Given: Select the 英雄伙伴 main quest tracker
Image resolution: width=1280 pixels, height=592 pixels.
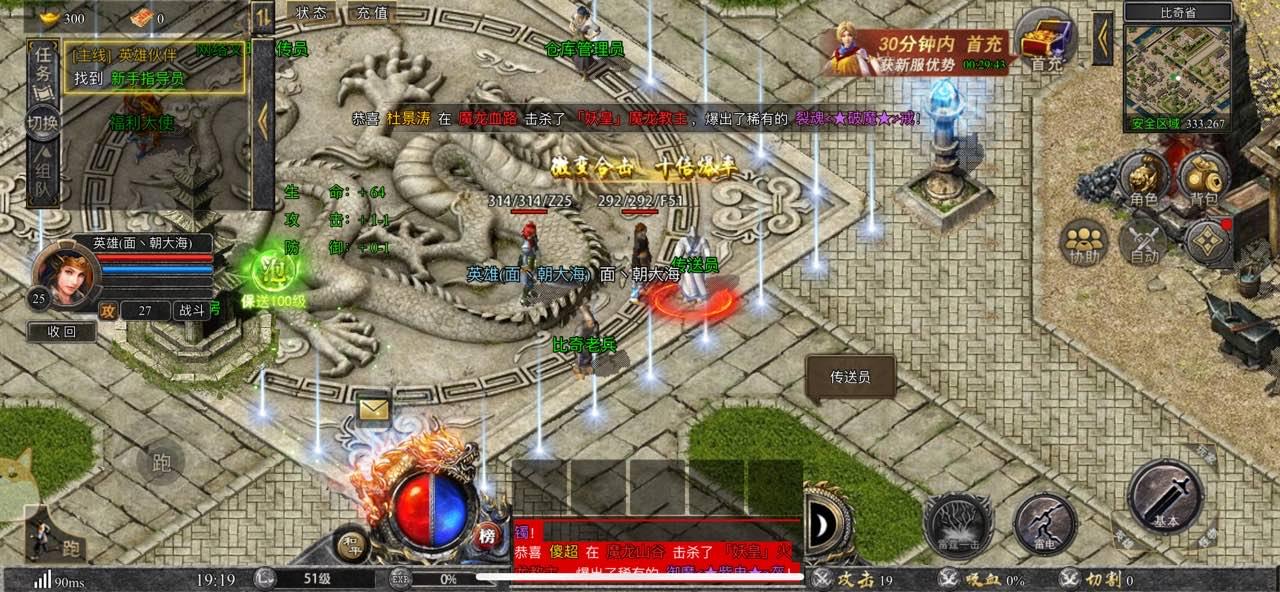Looking at the screenshot, I should 155,68.
